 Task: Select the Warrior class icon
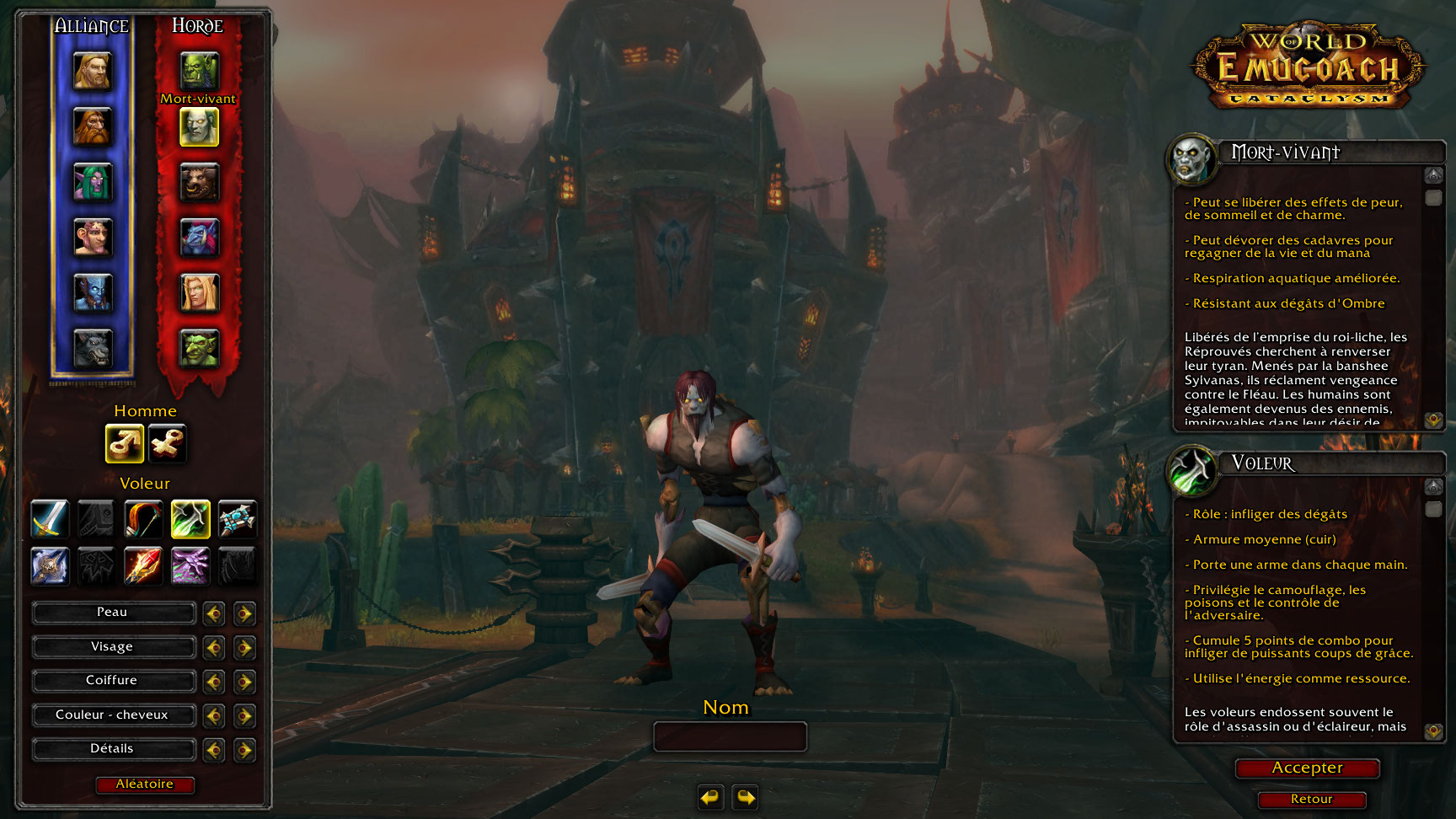pos(50,519)
